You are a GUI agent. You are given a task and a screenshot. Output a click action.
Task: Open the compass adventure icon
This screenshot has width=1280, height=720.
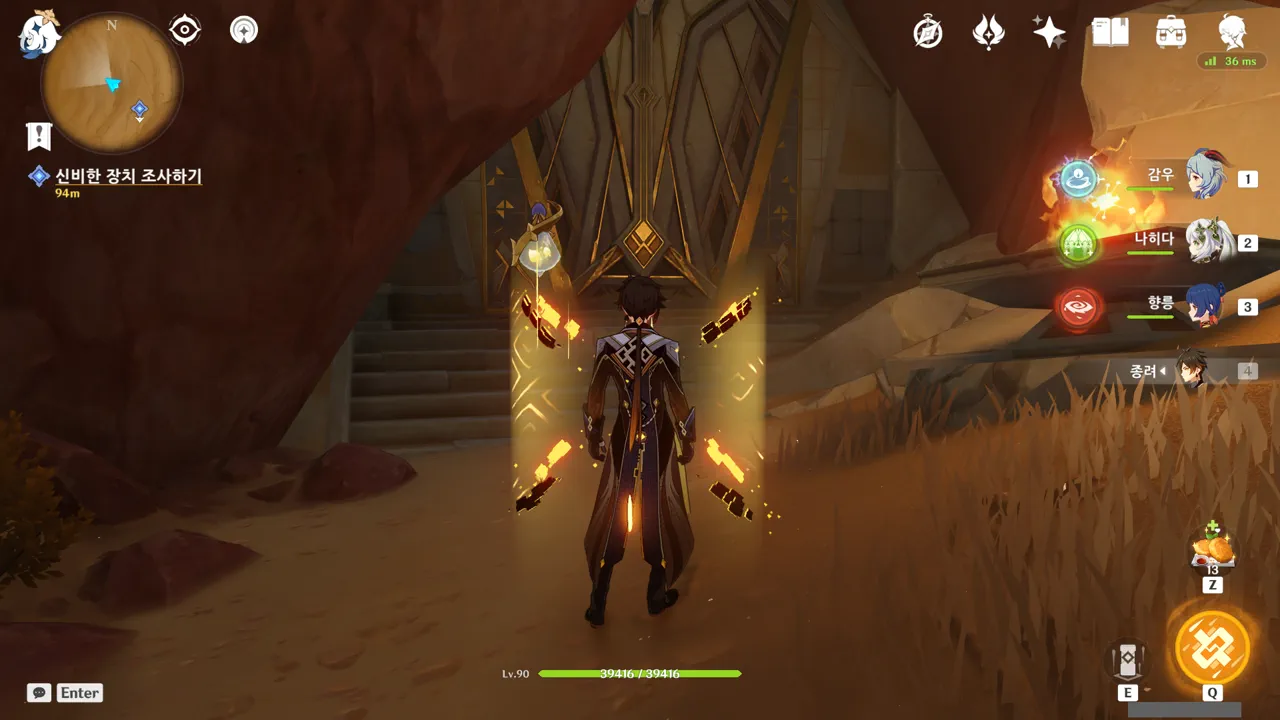point(928,33)
